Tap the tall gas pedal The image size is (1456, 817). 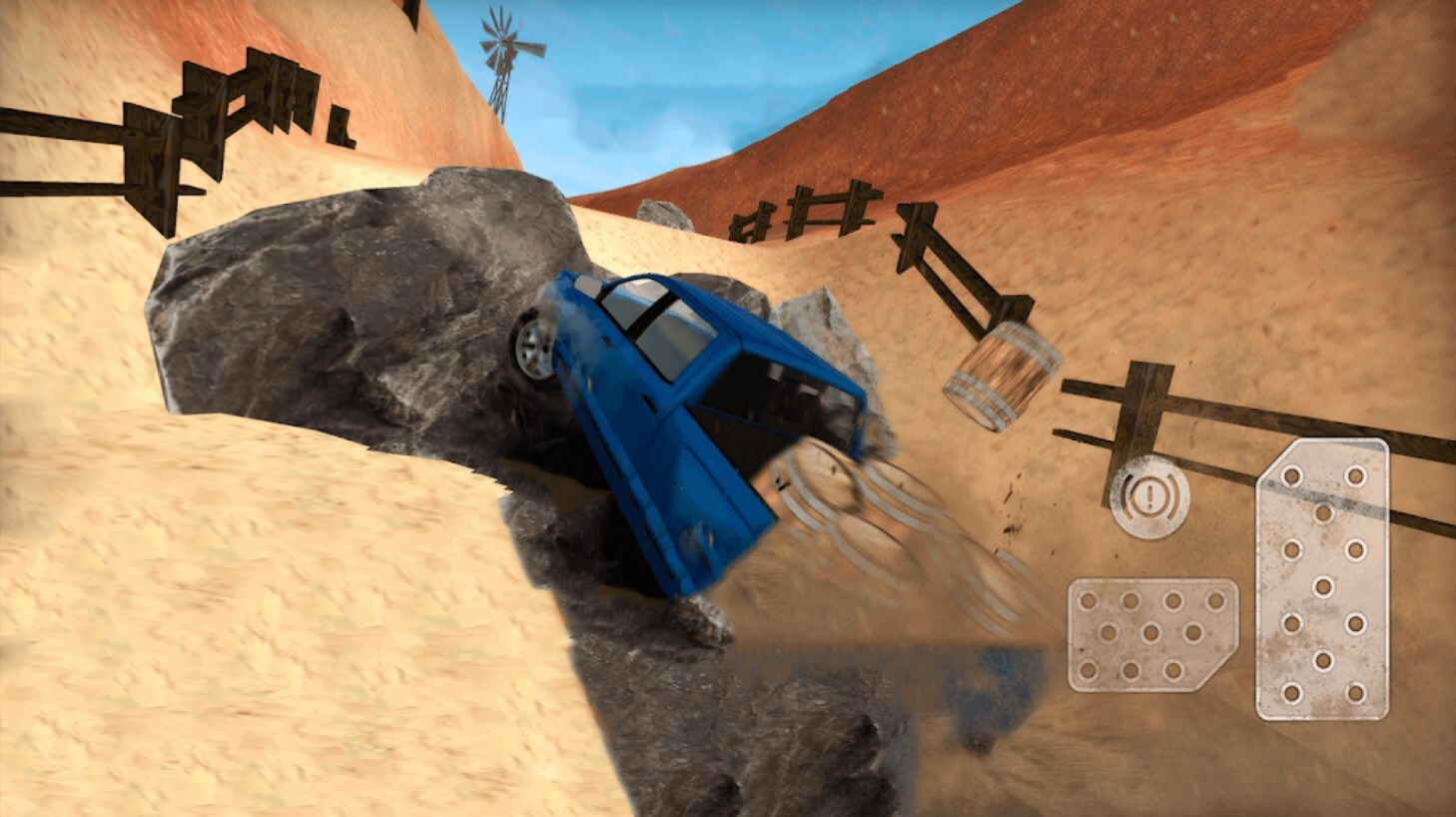1322,579
